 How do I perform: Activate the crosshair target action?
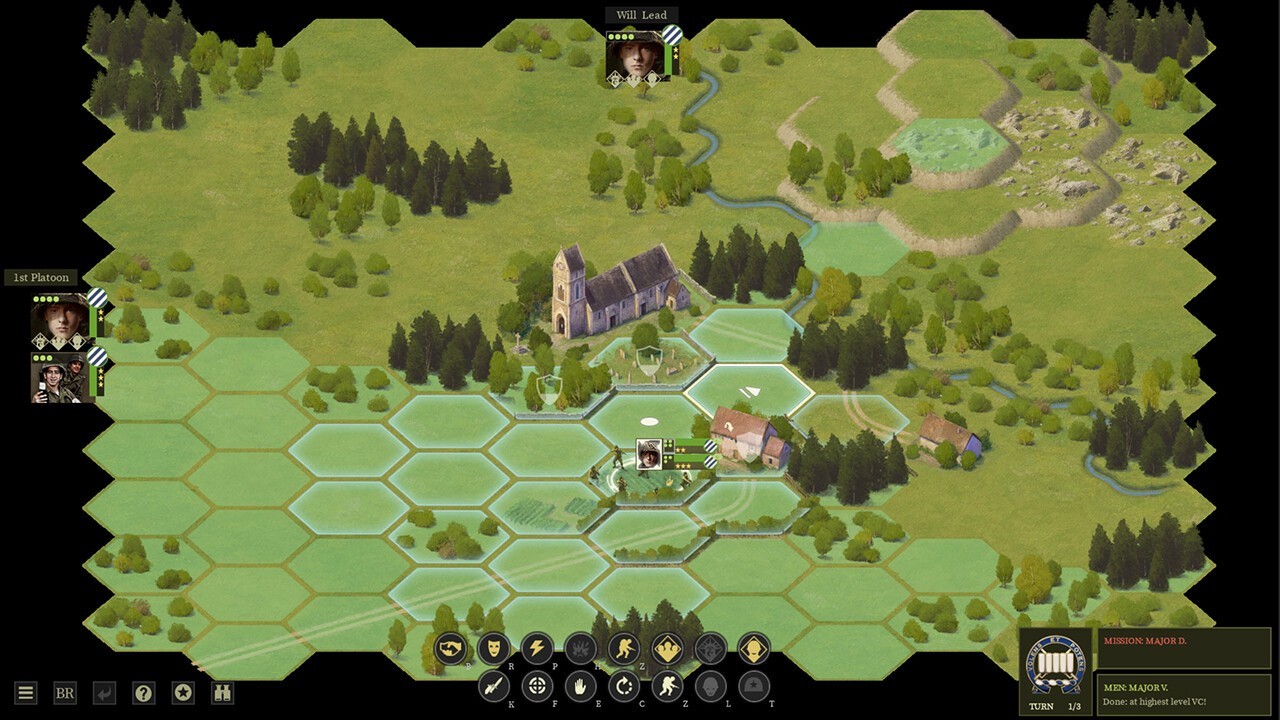(538, 686)
